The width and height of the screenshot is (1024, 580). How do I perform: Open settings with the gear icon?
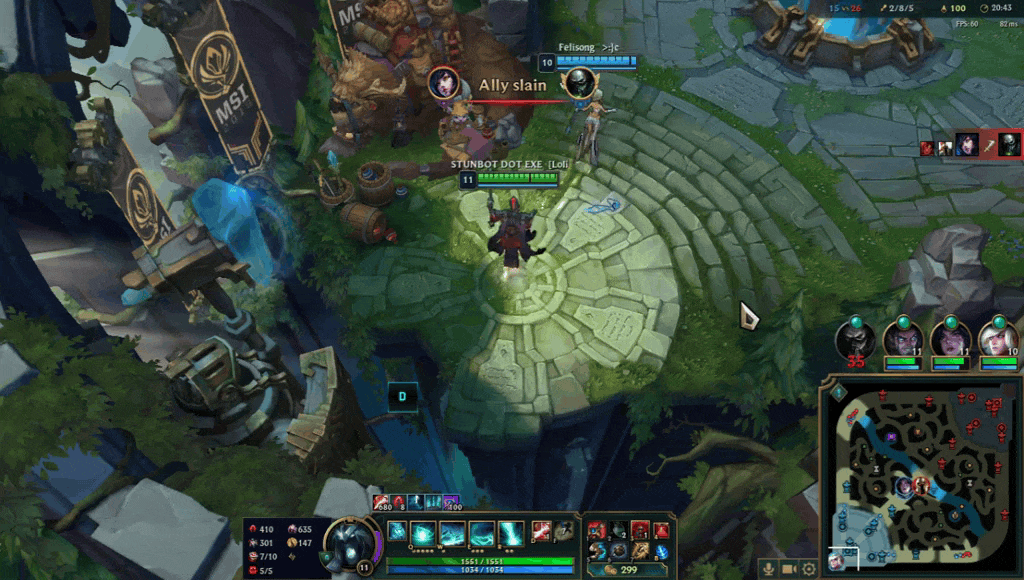pos(809,569)
